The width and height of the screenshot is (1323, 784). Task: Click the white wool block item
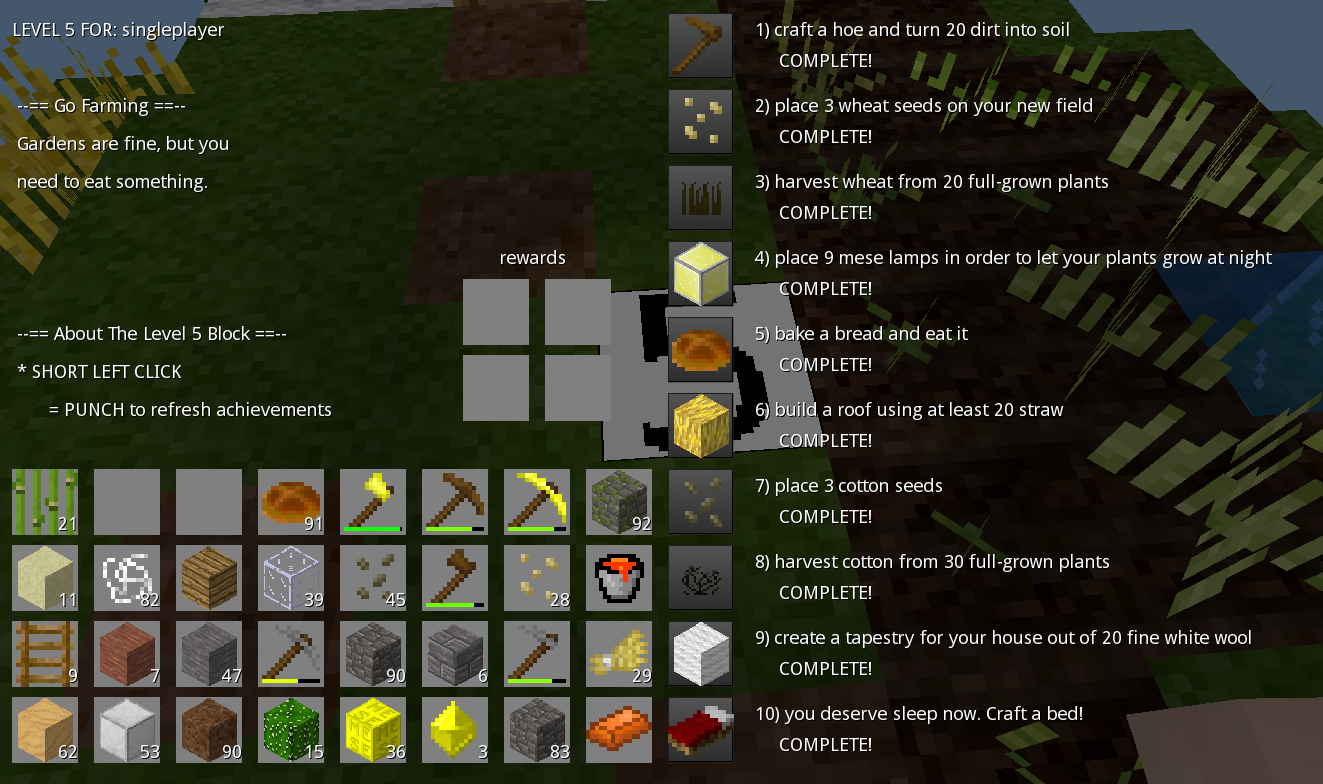pos(701,654)
